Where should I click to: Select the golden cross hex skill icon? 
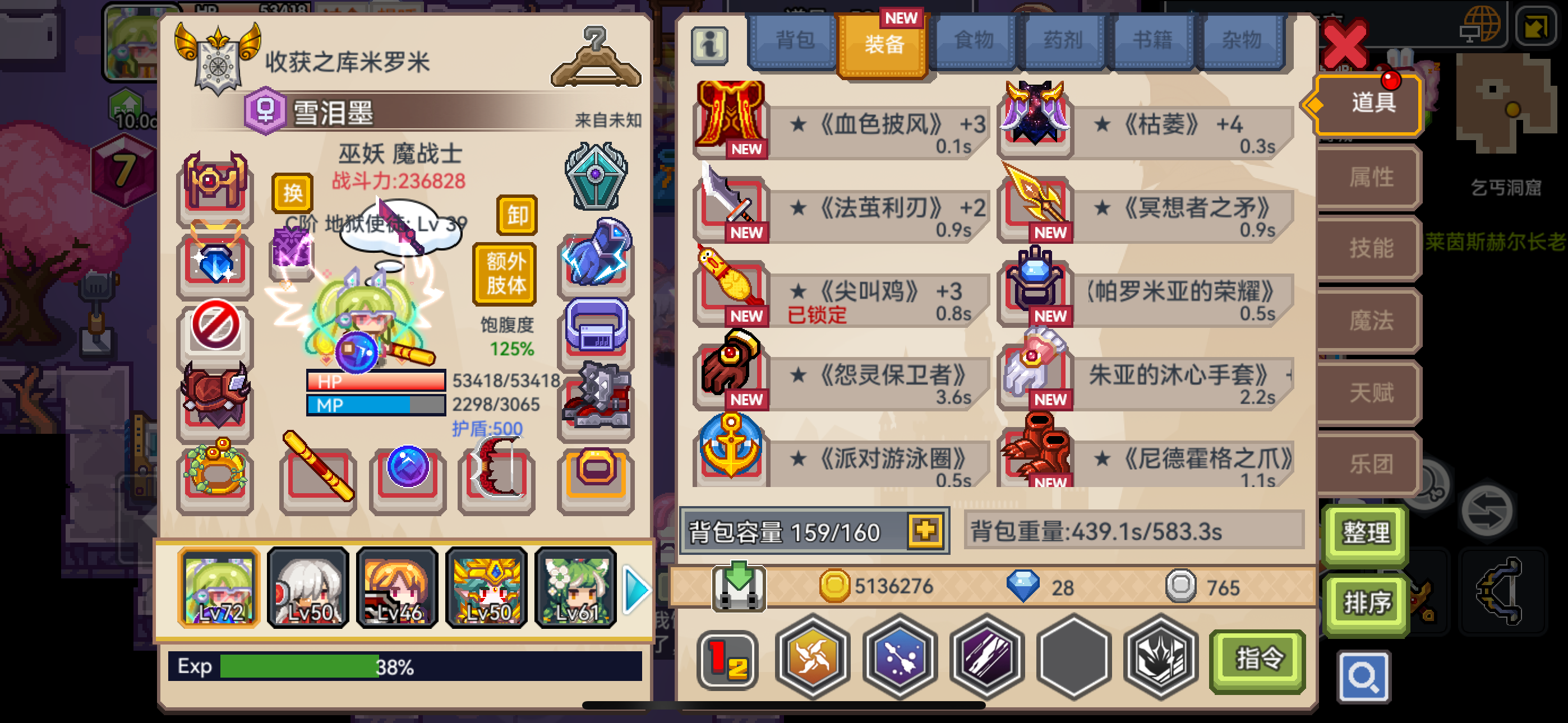click(814, 659)
